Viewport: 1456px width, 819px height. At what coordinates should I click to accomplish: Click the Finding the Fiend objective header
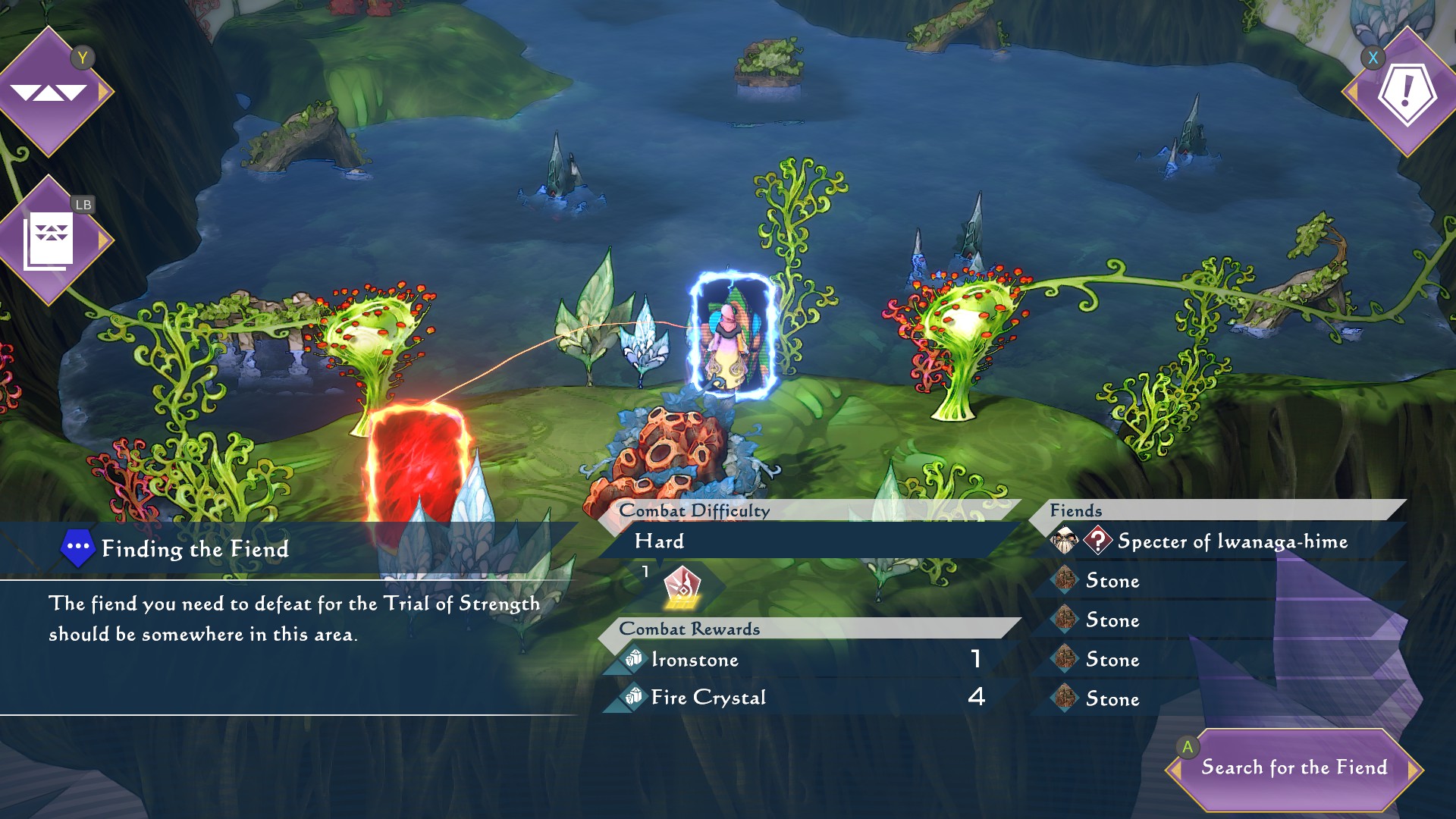pyautogui.click(x=194, y=549)
